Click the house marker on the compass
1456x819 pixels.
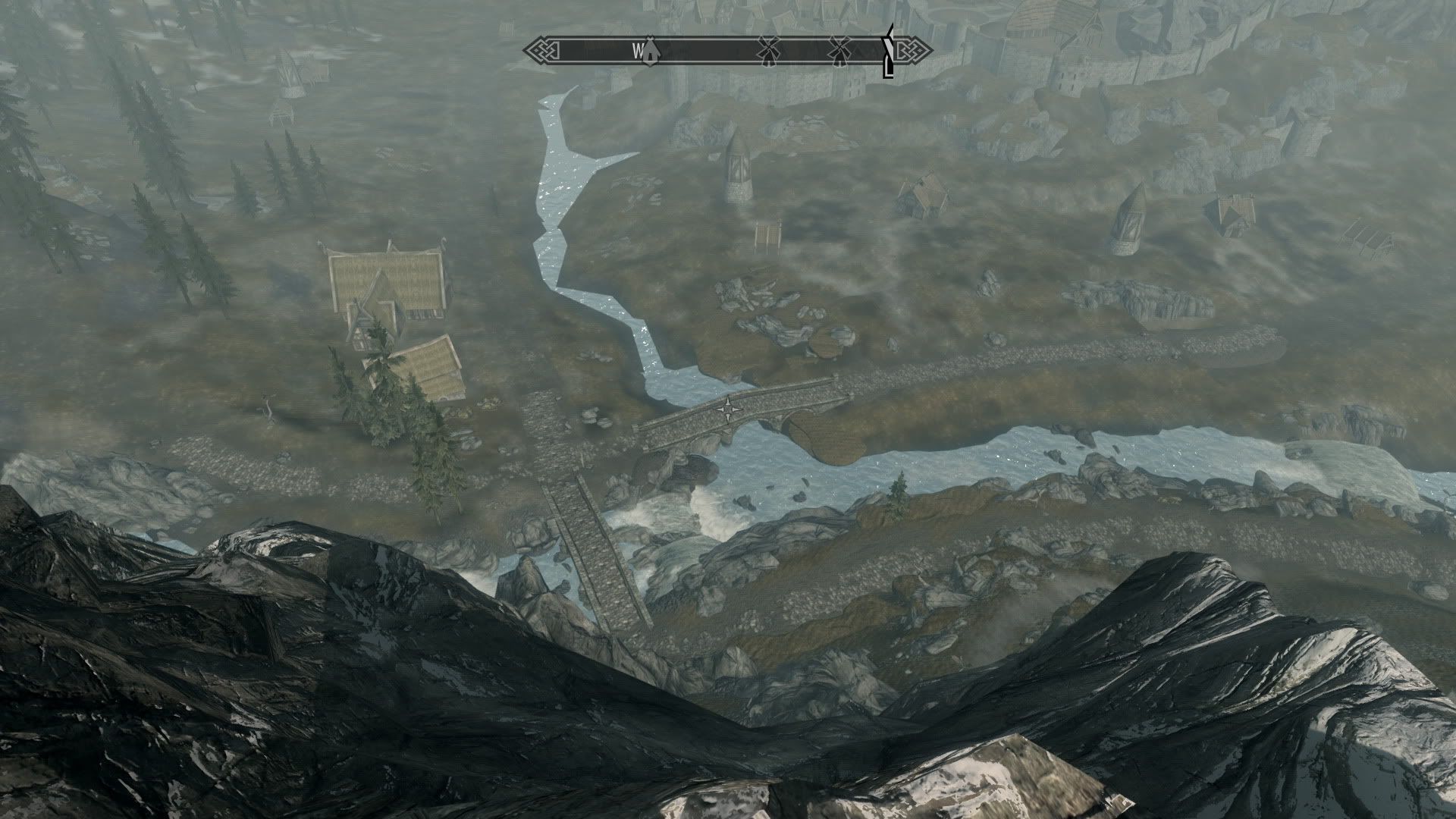(x=651, y=50)
